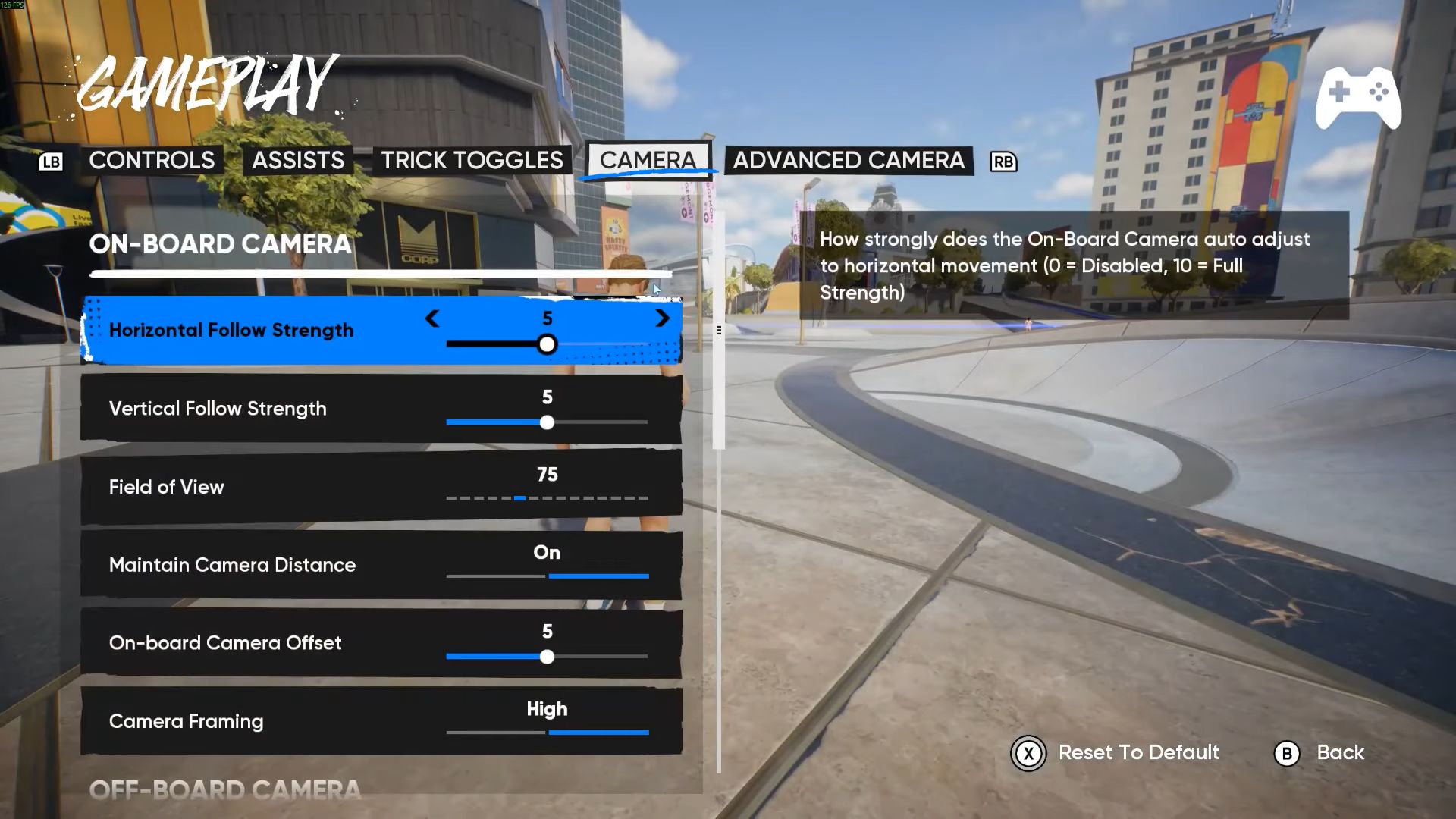This screenshot has height=819, width=1456.
Task: Select the Trick Toggles tab
Action: pyautogui.click(x=472, y=161)
